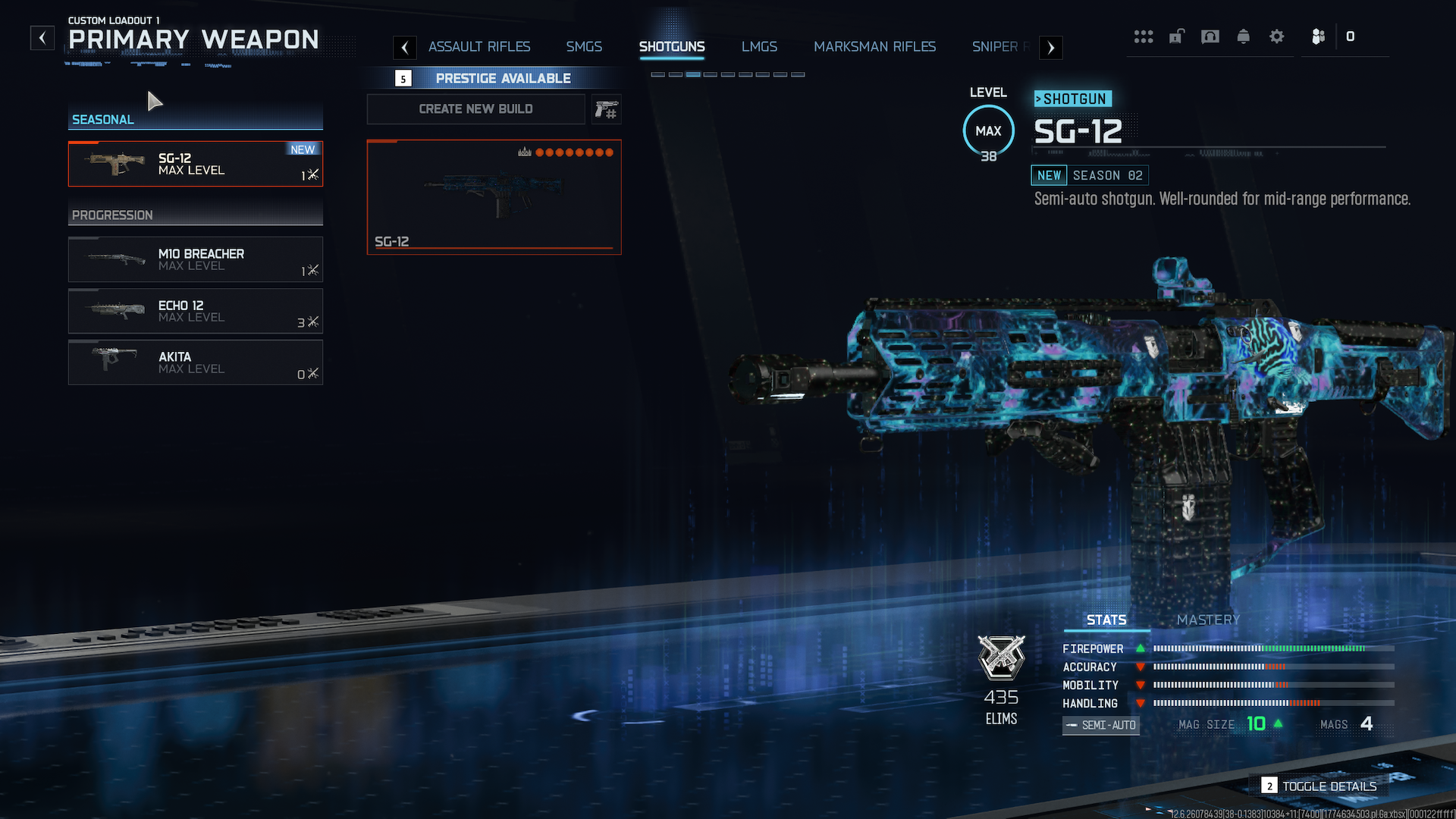The height and width of the screenshot is (819, 1456).
Task: Select the M10 Breacher shotgun
Action: 196,259
